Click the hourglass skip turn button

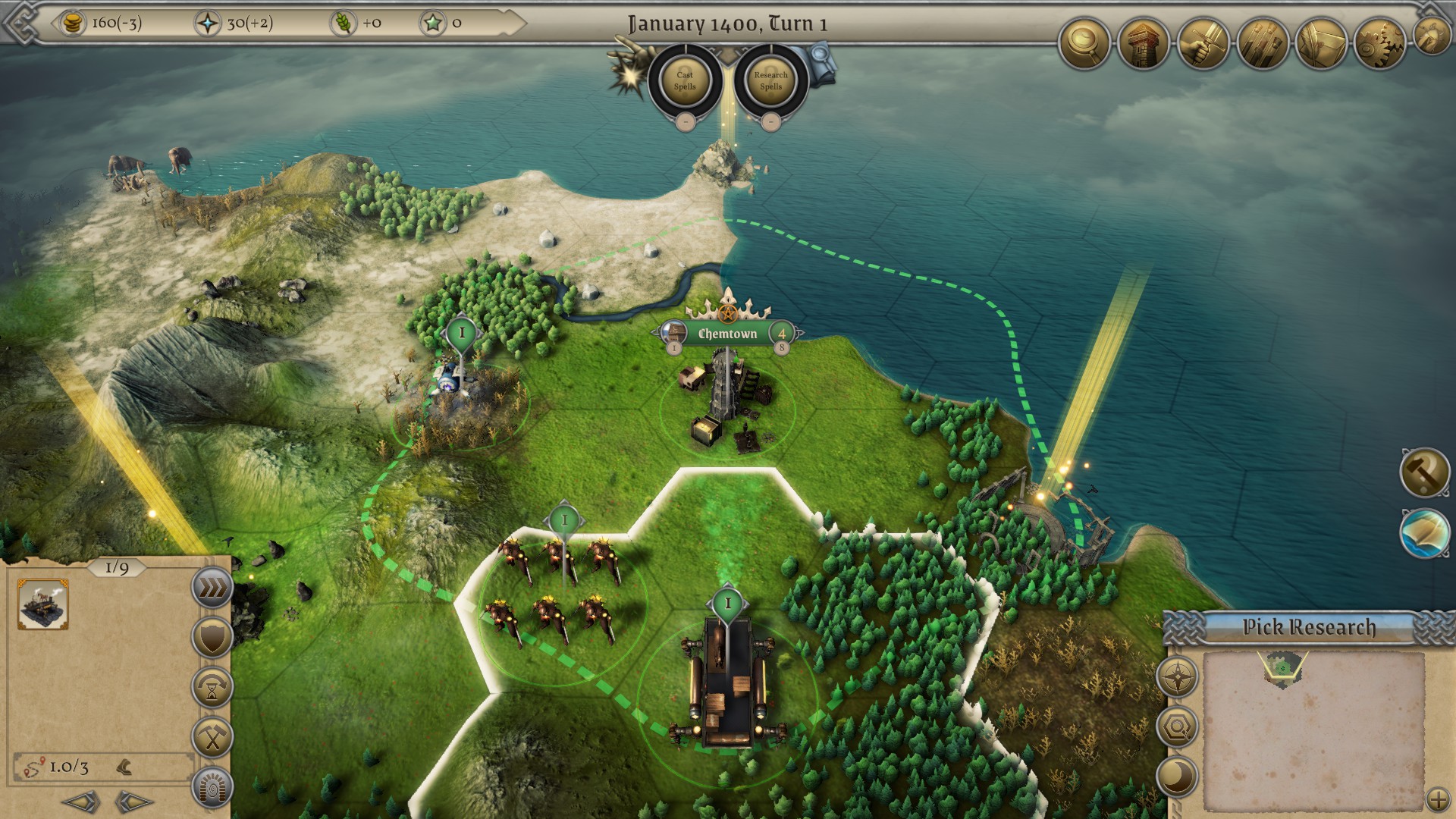[x=212, y=687]
